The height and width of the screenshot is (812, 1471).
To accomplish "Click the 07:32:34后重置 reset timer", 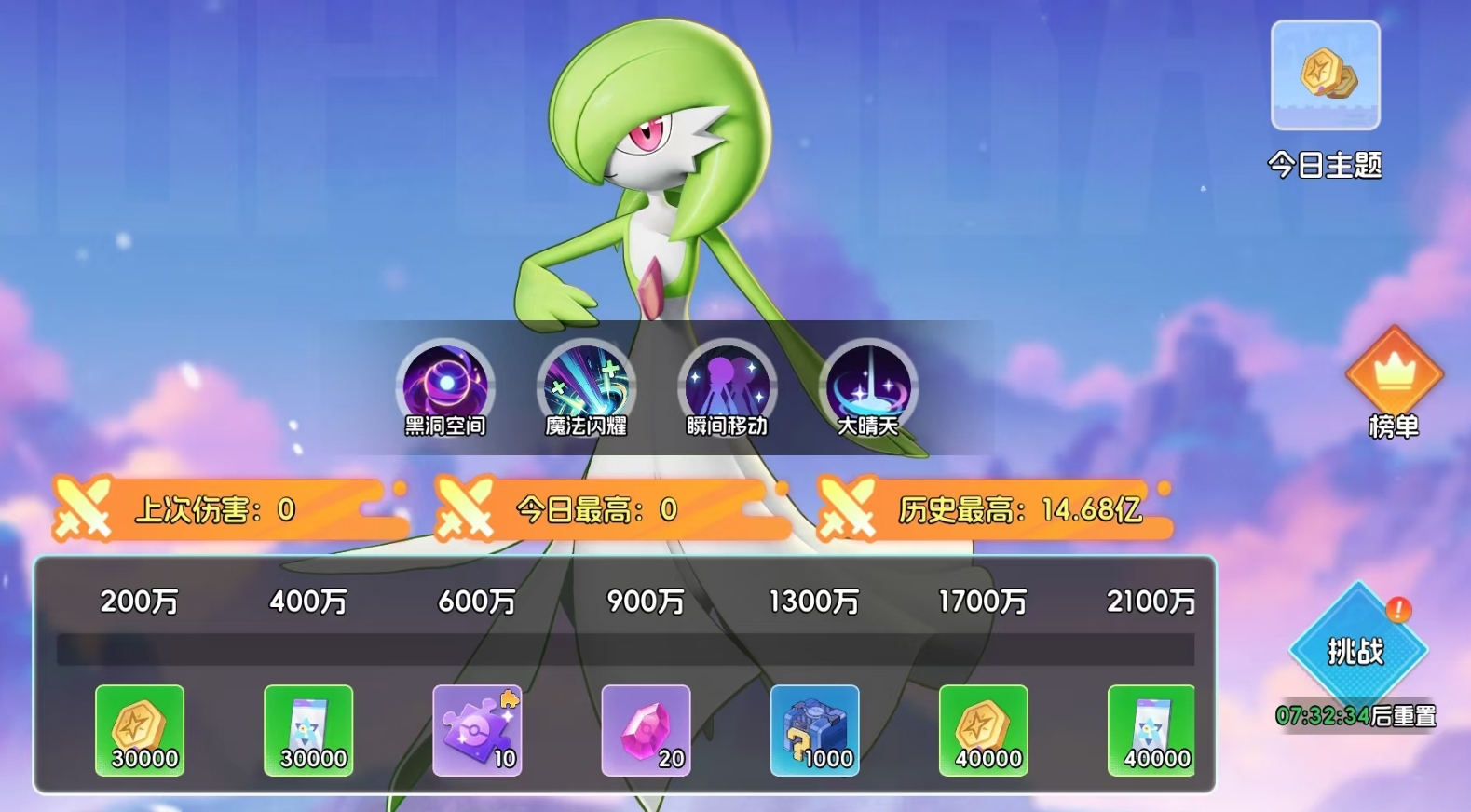I will click(1355, 715).
